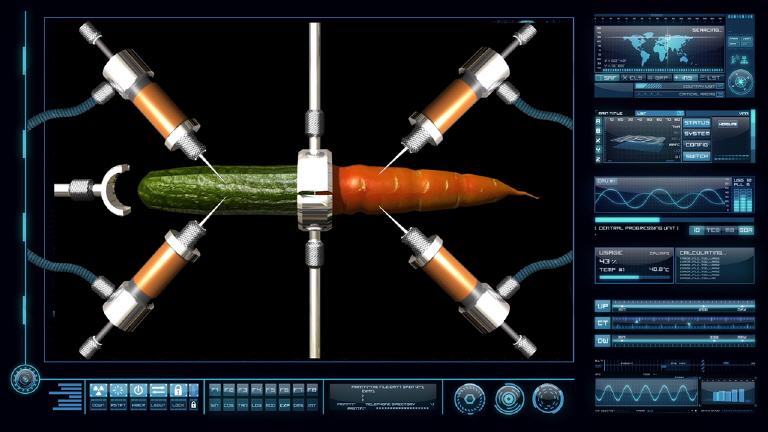Open the SYSTEM panel button

(x=697, y=134)
